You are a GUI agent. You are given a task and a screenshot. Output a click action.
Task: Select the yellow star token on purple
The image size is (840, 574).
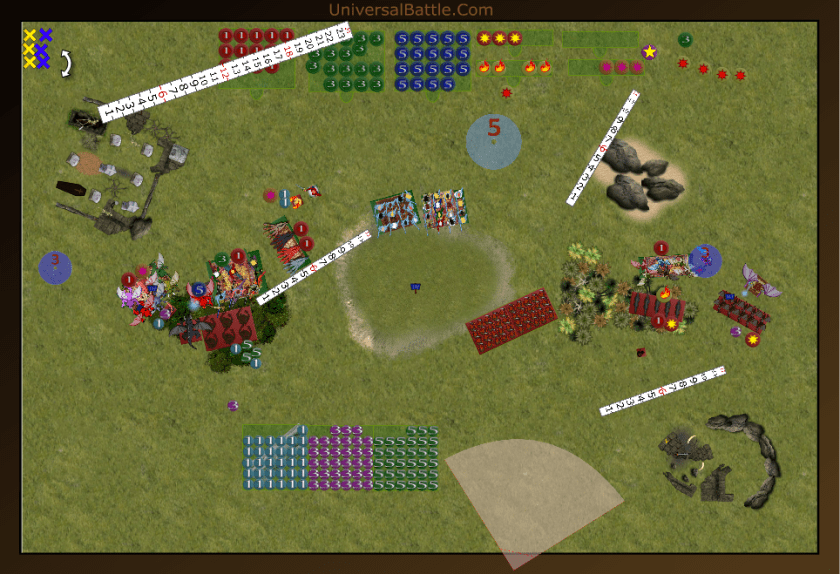pyautogui.click(x=649, y=52)
